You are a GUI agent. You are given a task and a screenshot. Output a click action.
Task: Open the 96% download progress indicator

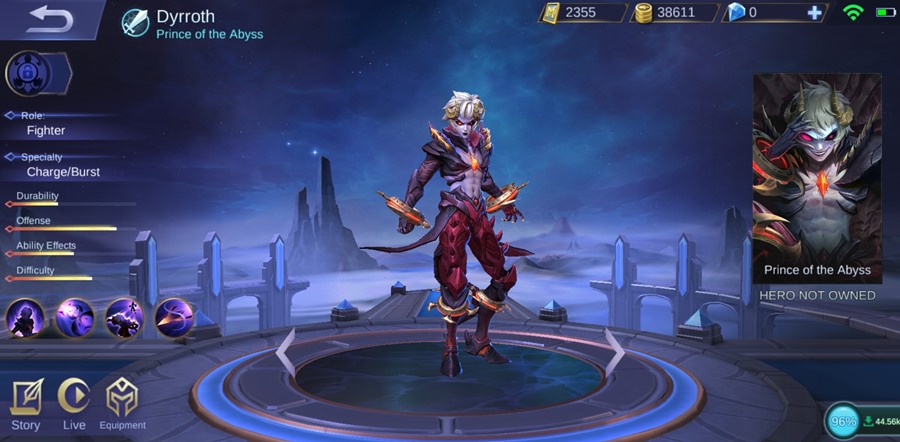844,421
